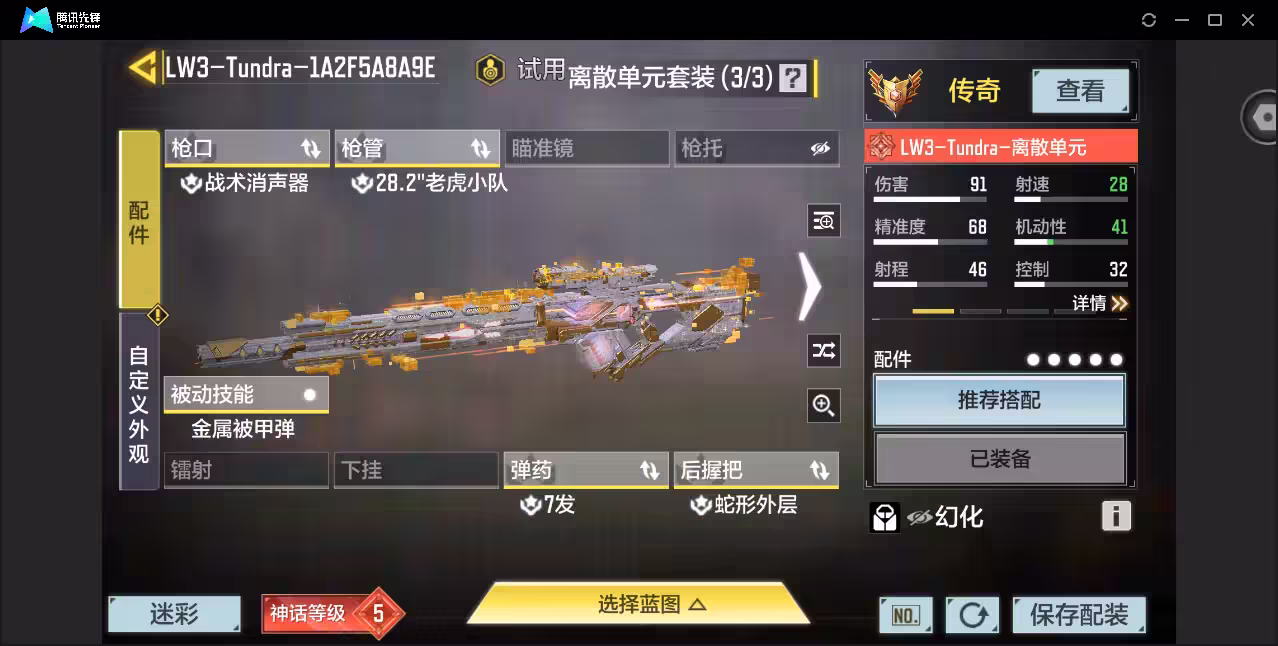Select the empty 镭射 laser slot
Screen dimensions: 1278x646
click(246, 470)
